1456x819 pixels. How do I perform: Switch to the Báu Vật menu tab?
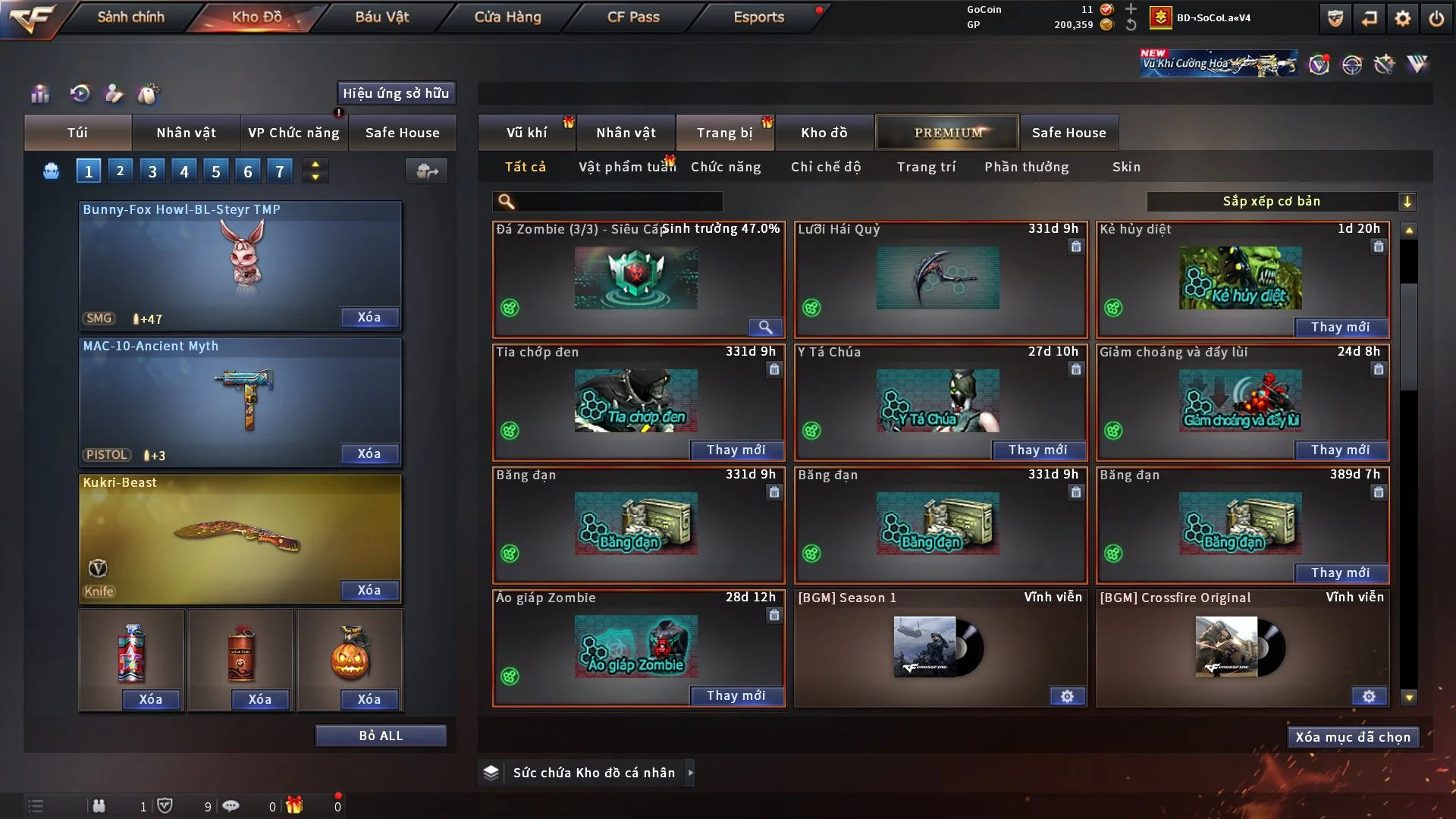(381, 17)
